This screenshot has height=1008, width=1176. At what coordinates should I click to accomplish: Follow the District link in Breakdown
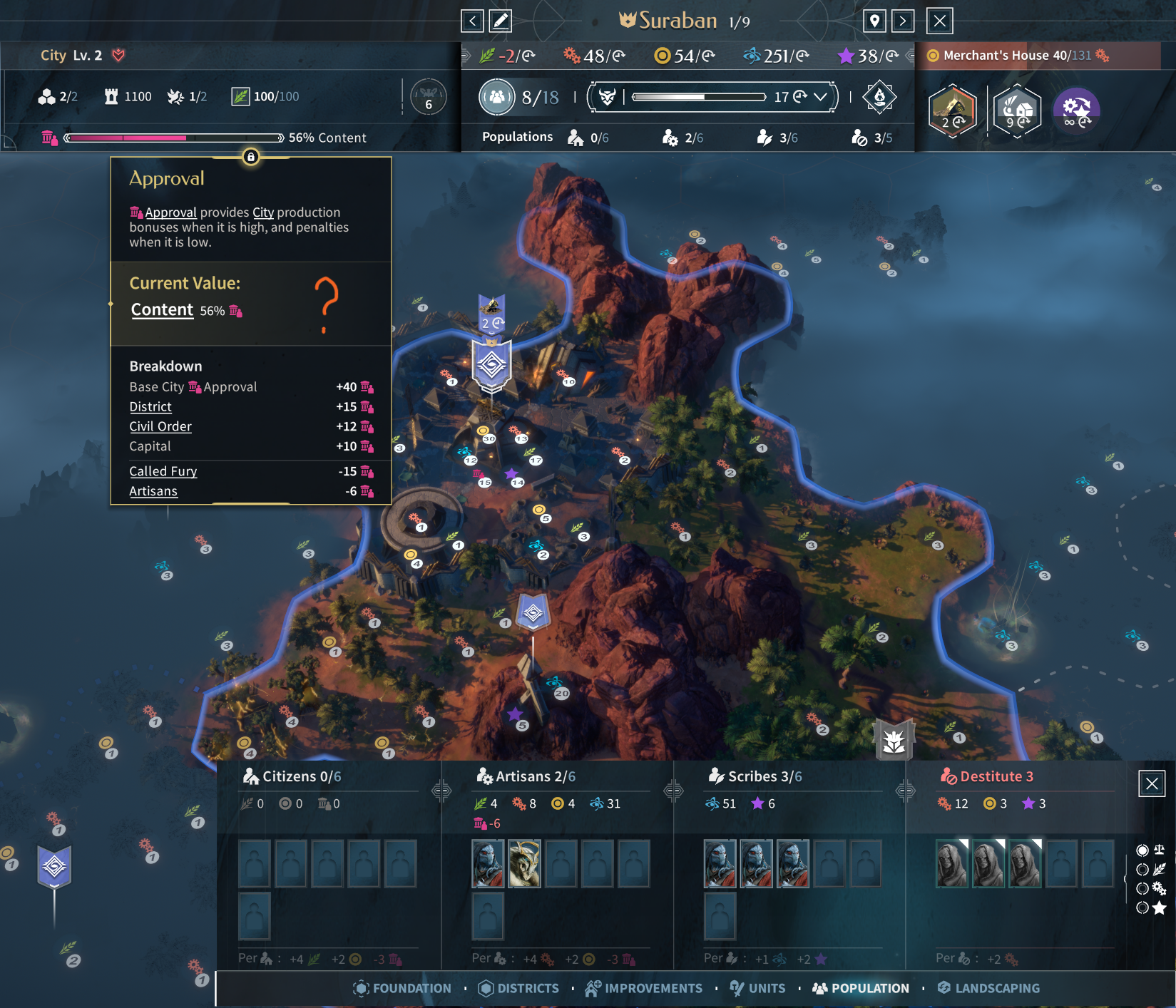click(x=150, y=407)
